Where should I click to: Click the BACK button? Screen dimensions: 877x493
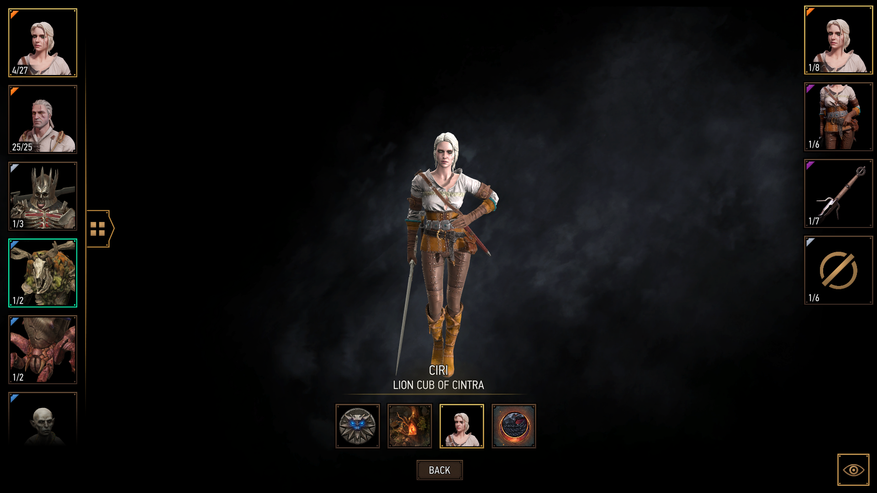439,470
